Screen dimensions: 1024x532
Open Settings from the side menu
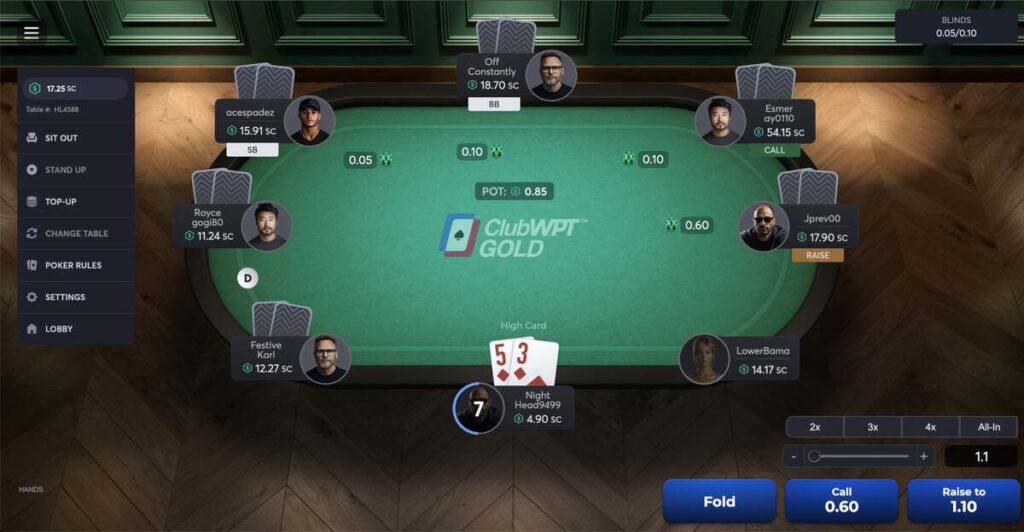point(65,297)
